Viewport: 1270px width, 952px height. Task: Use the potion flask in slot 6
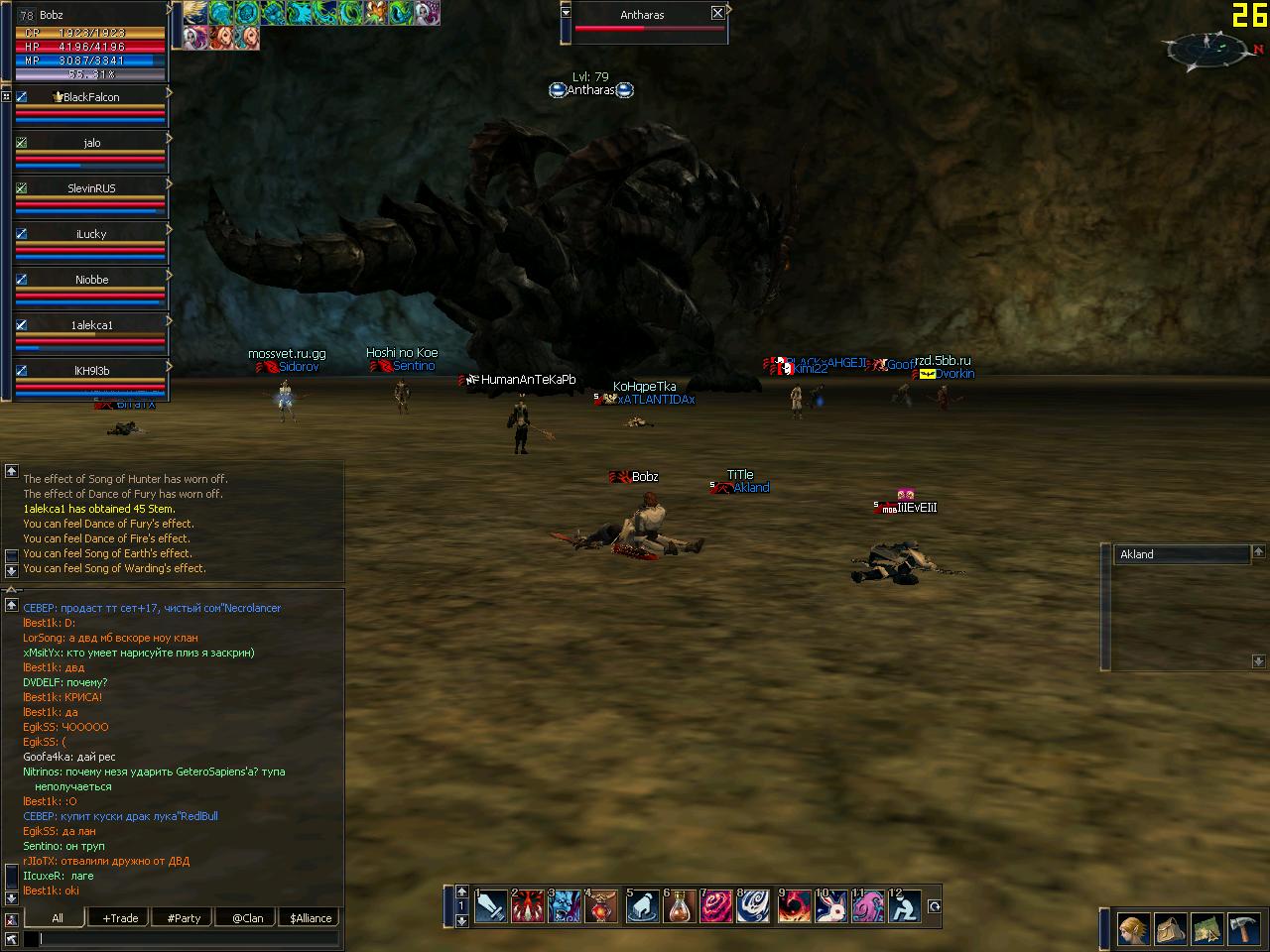680,906
